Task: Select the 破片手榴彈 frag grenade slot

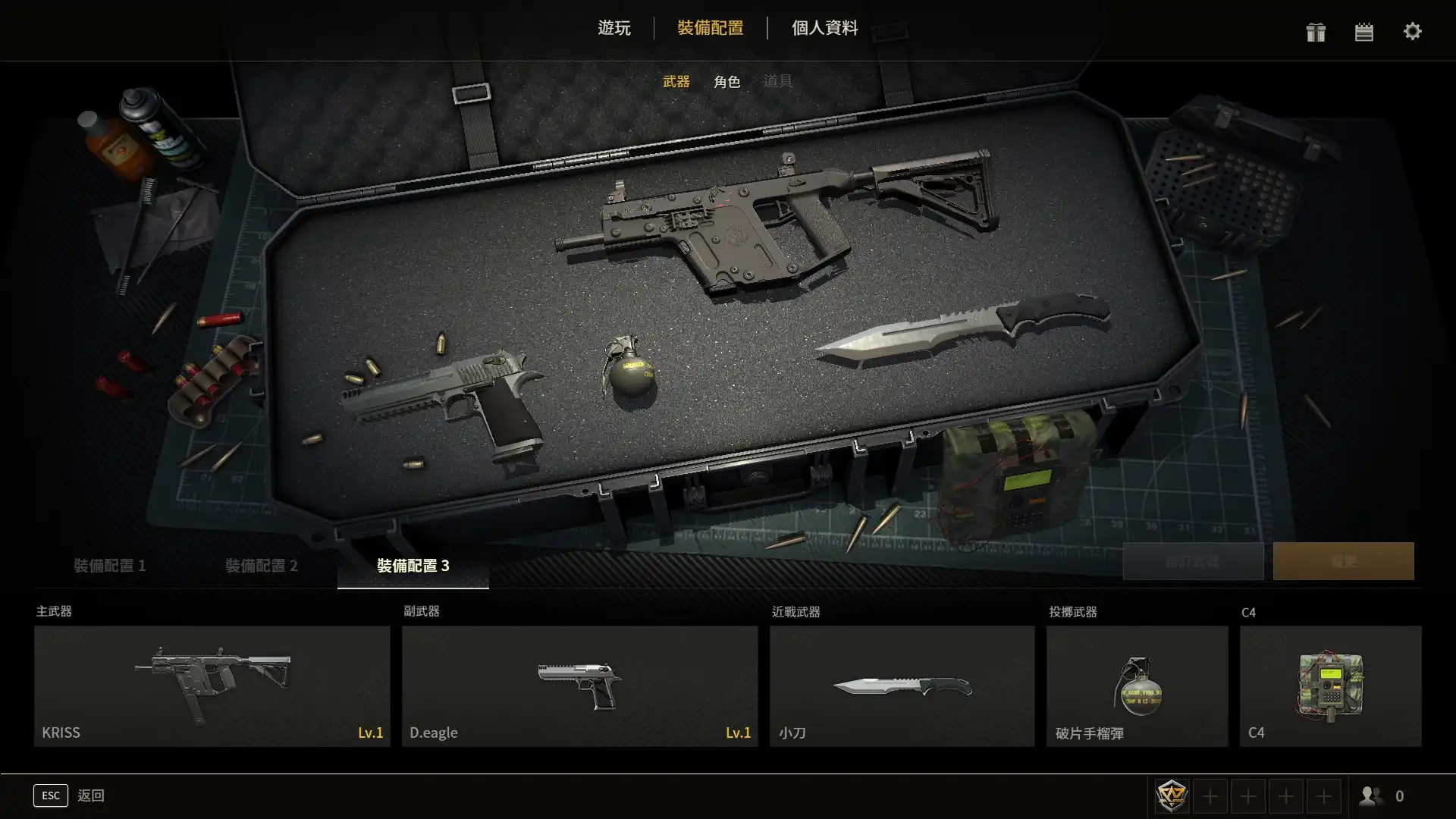Action: point(1137,686)
